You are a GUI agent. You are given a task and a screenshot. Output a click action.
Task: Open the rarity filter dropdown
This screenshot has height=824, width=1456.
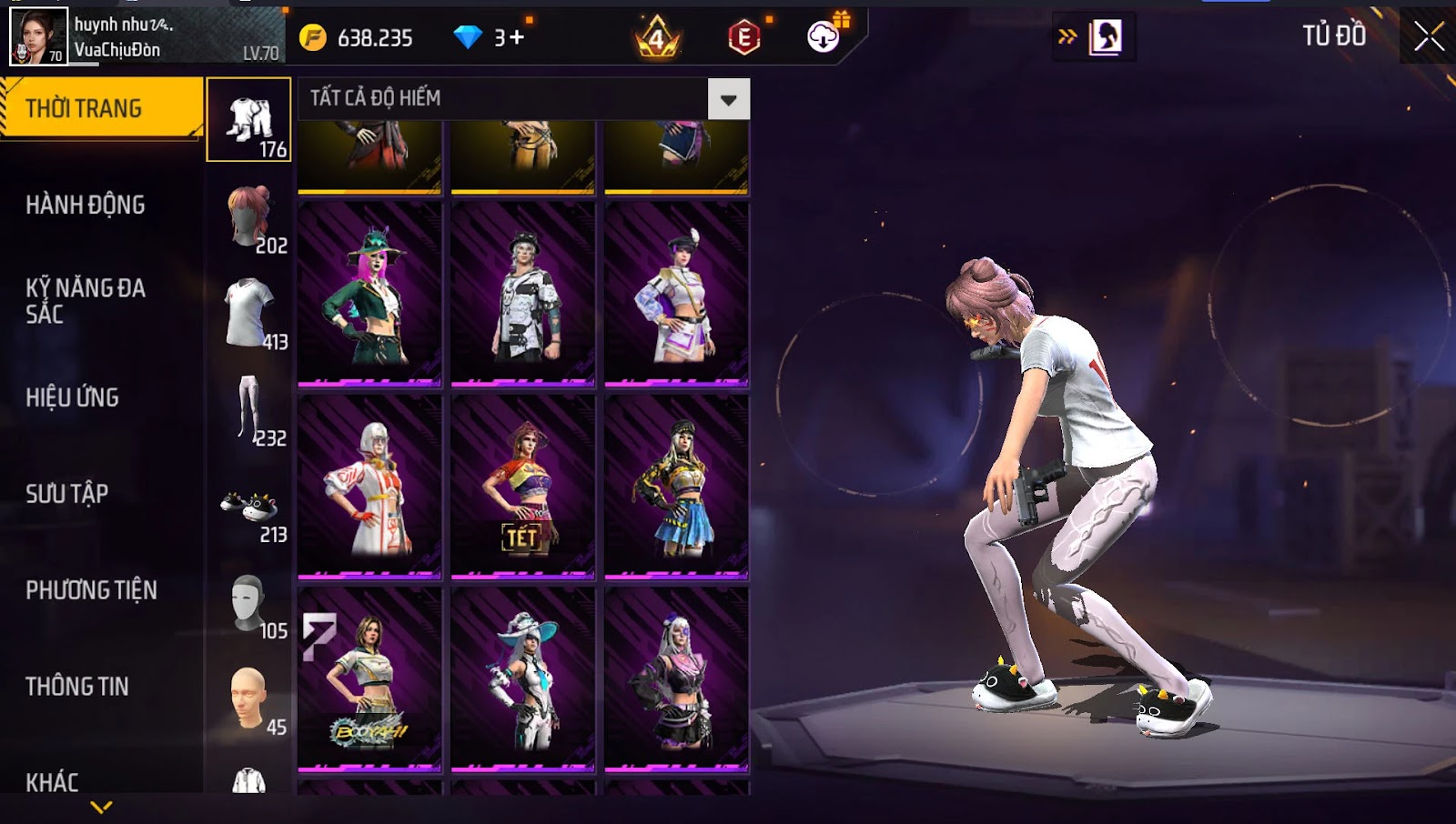point(729,99)
